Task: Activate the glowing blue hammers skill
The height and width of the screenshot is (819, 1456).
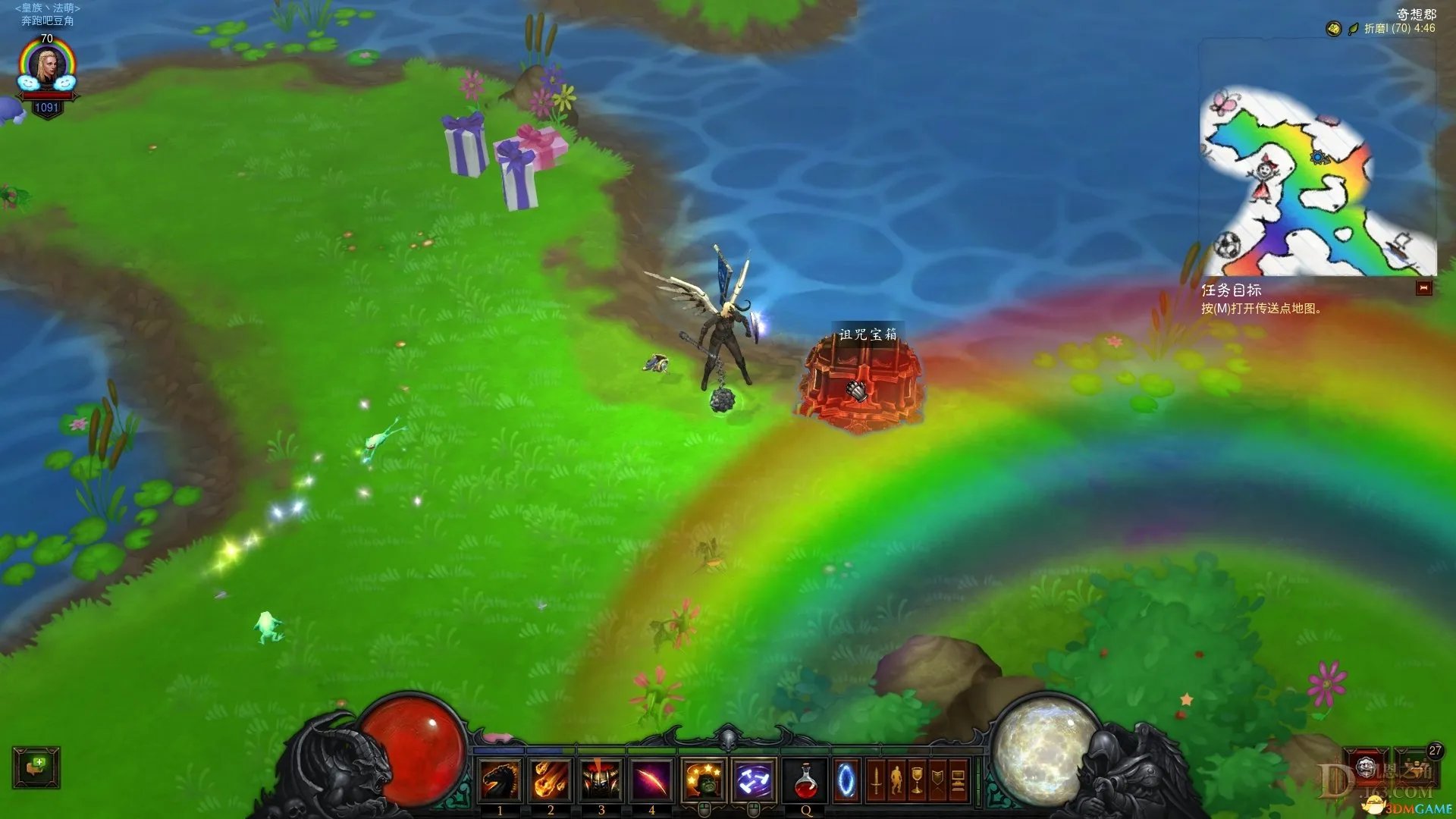Action: click(x=754, y=780)
